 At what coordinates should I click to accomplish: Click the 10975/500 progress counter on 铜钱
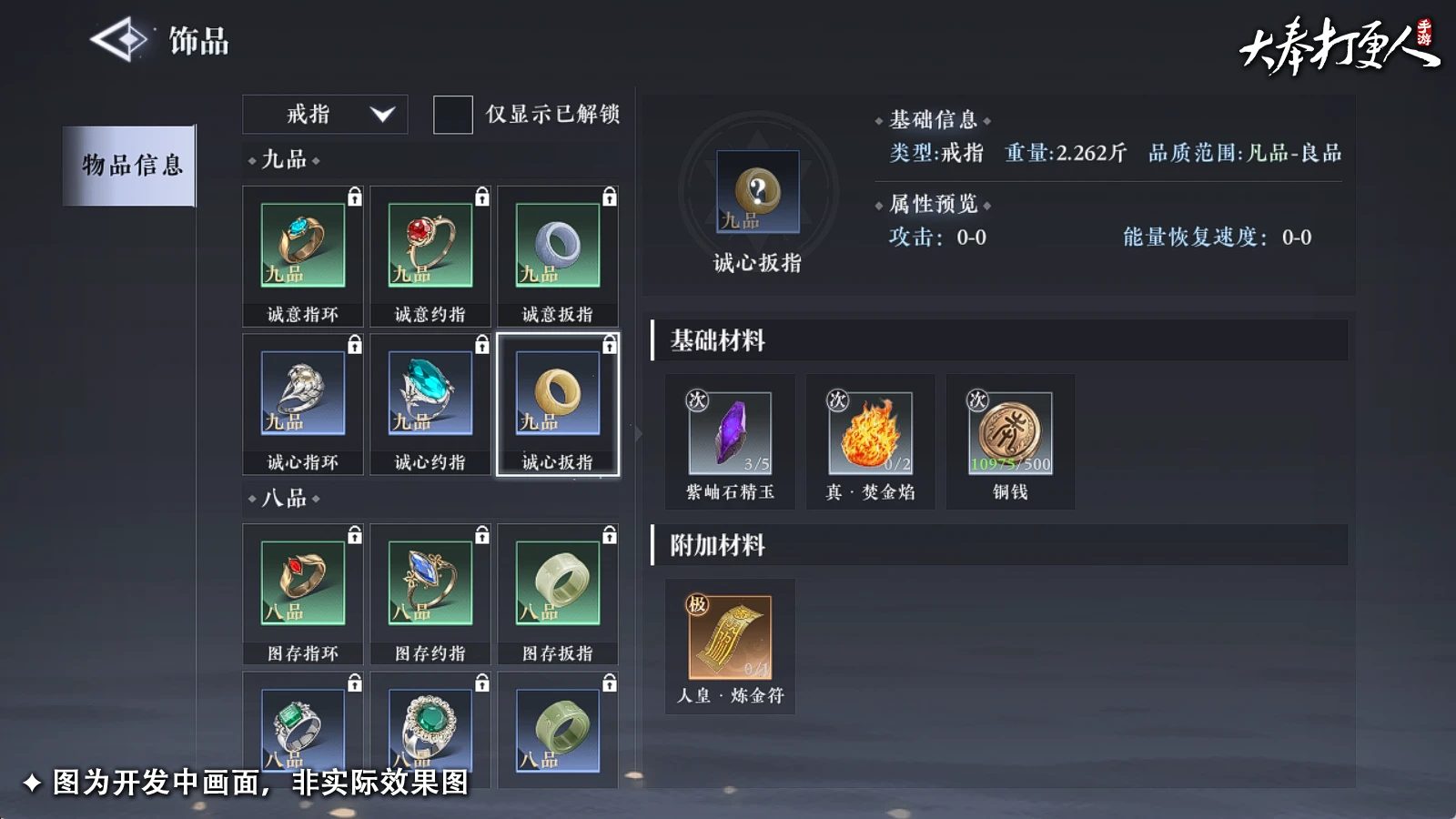coord(1010,466)
